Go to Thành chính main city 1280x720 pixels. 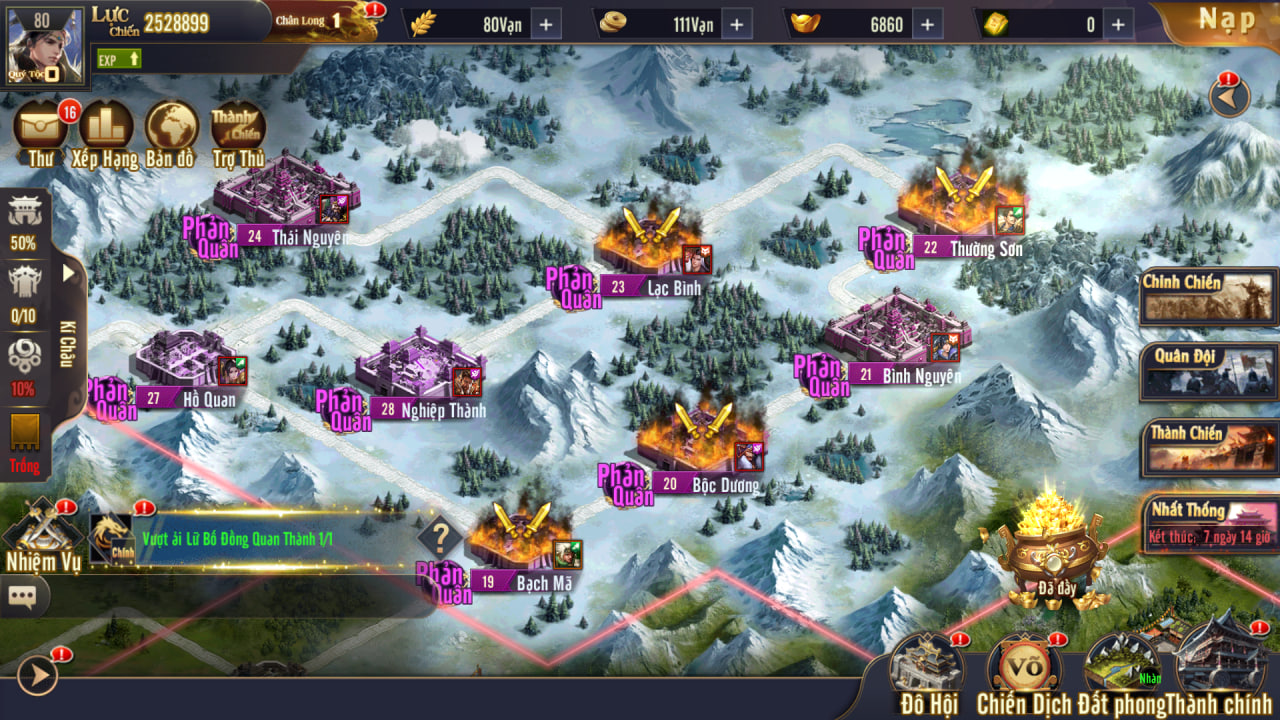pos(1222,672)
